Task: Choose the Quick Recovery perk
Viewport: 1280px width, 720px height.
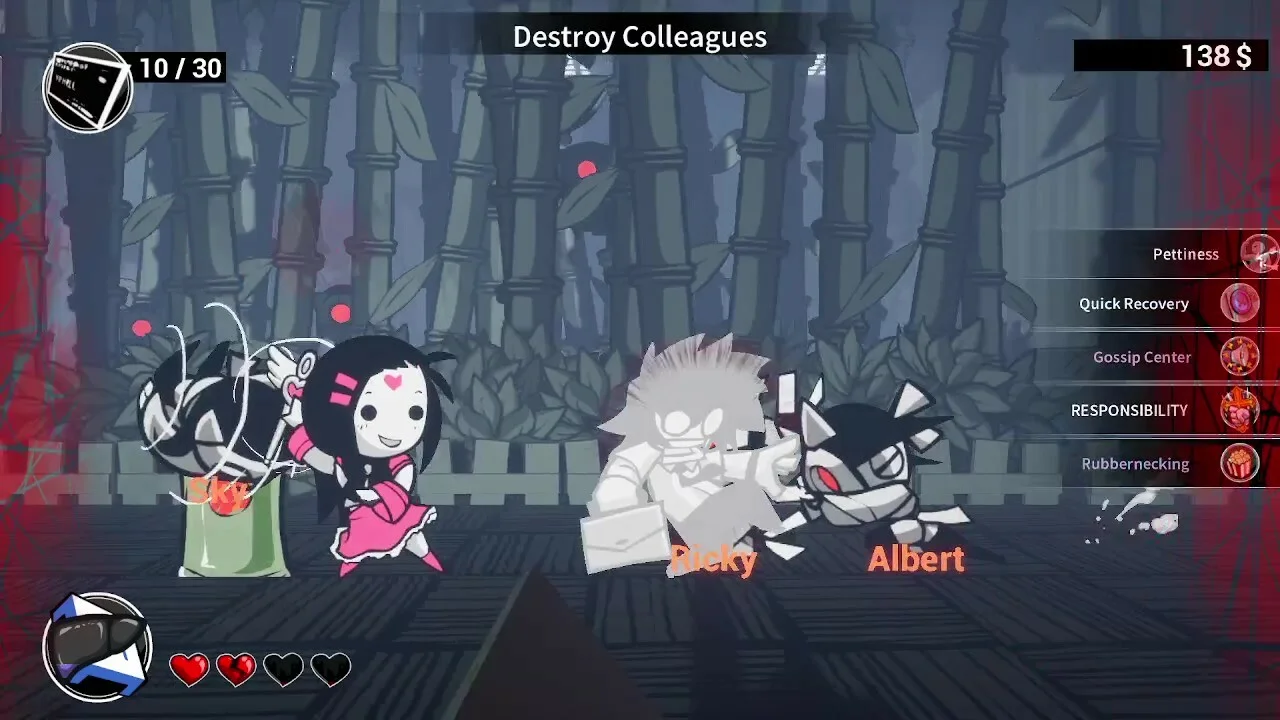Action: click(x=1134, y=304)
